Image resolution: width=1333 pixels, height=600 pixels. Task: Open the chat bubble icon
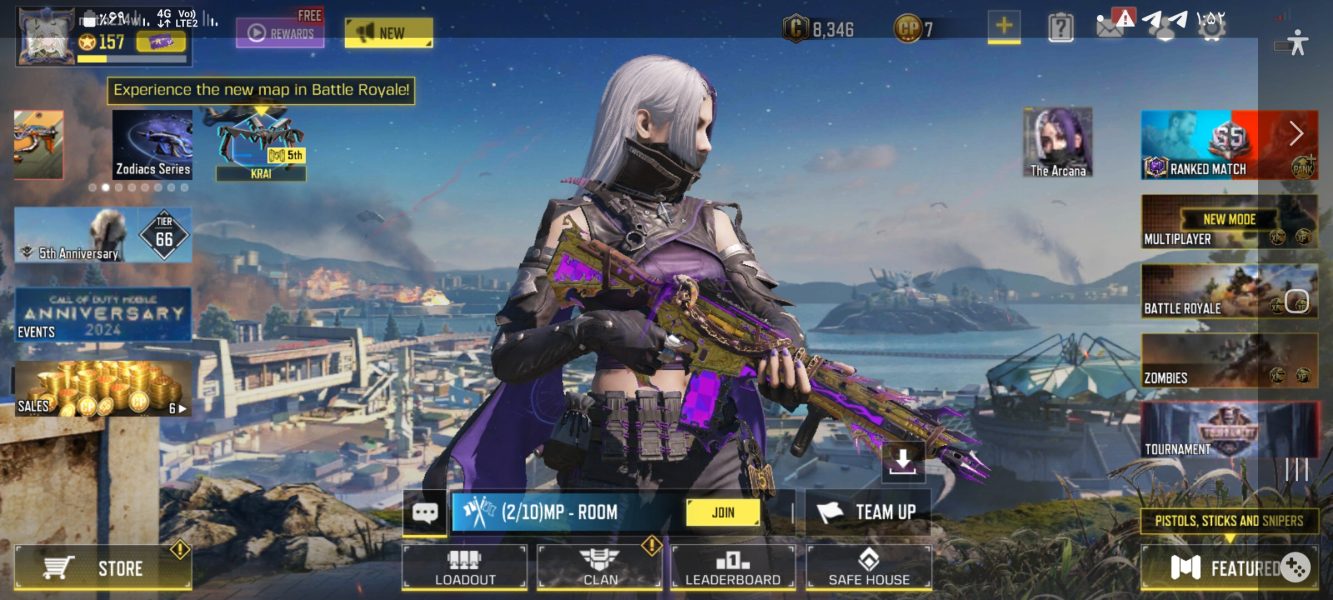click(x=425, y=513)
